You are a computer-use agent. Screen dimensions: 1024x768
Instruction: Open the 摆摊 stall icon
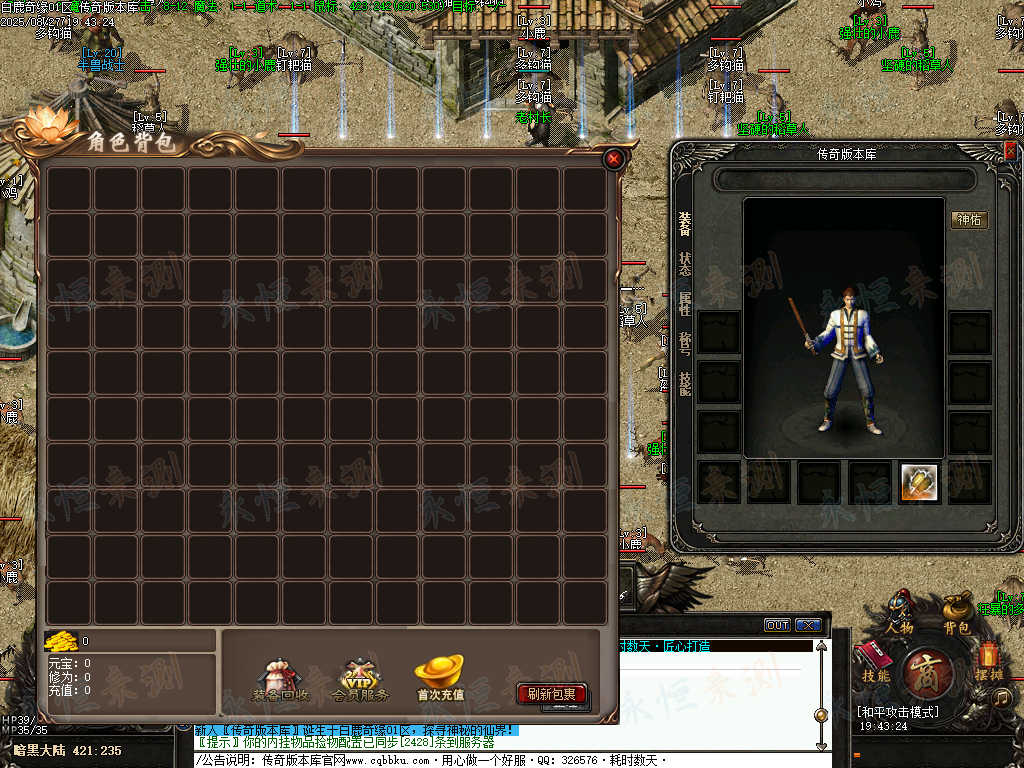(989, 661)
